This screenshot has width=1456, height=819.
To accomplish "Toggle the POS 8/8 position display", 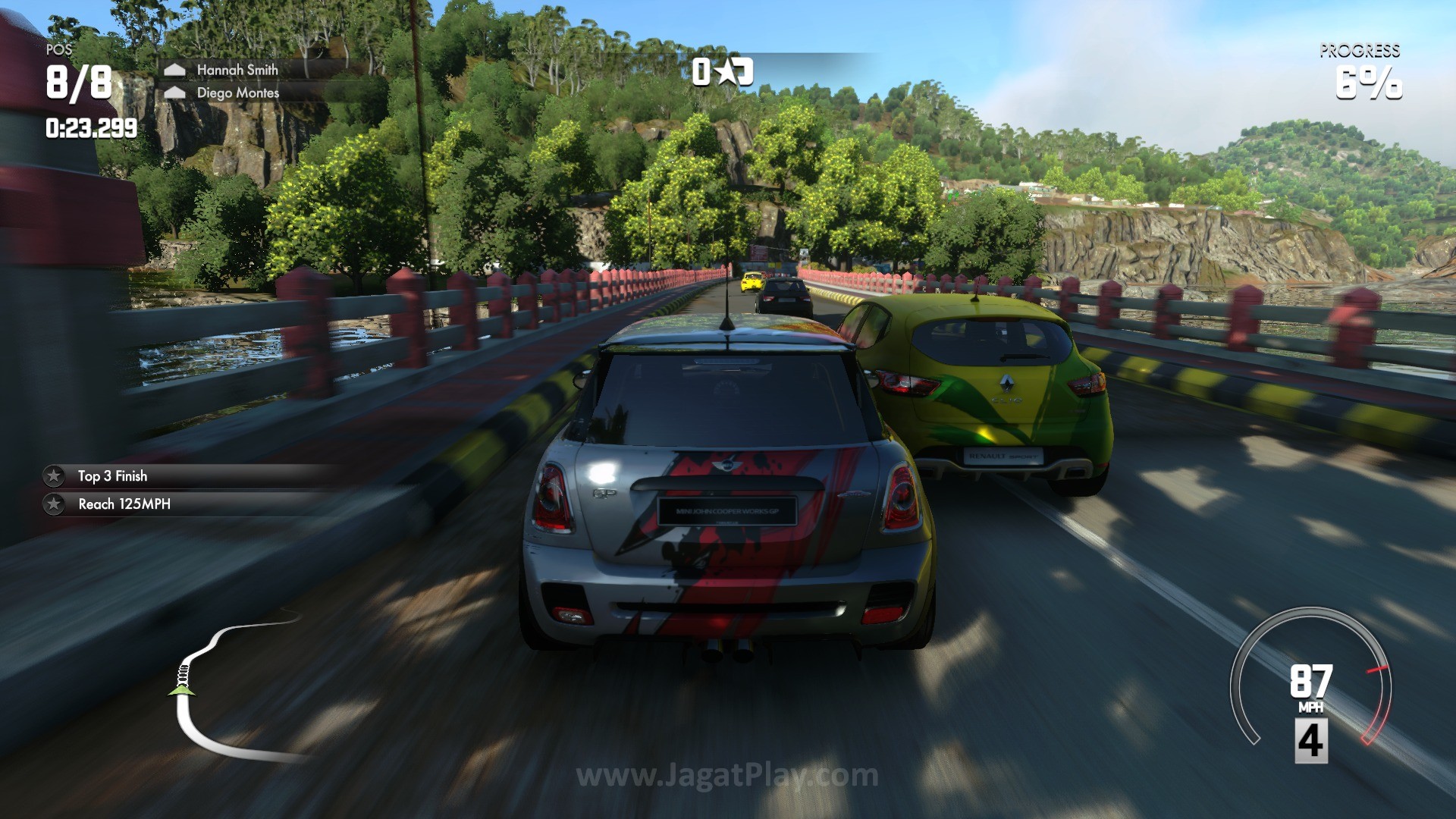I will [78, 80].
